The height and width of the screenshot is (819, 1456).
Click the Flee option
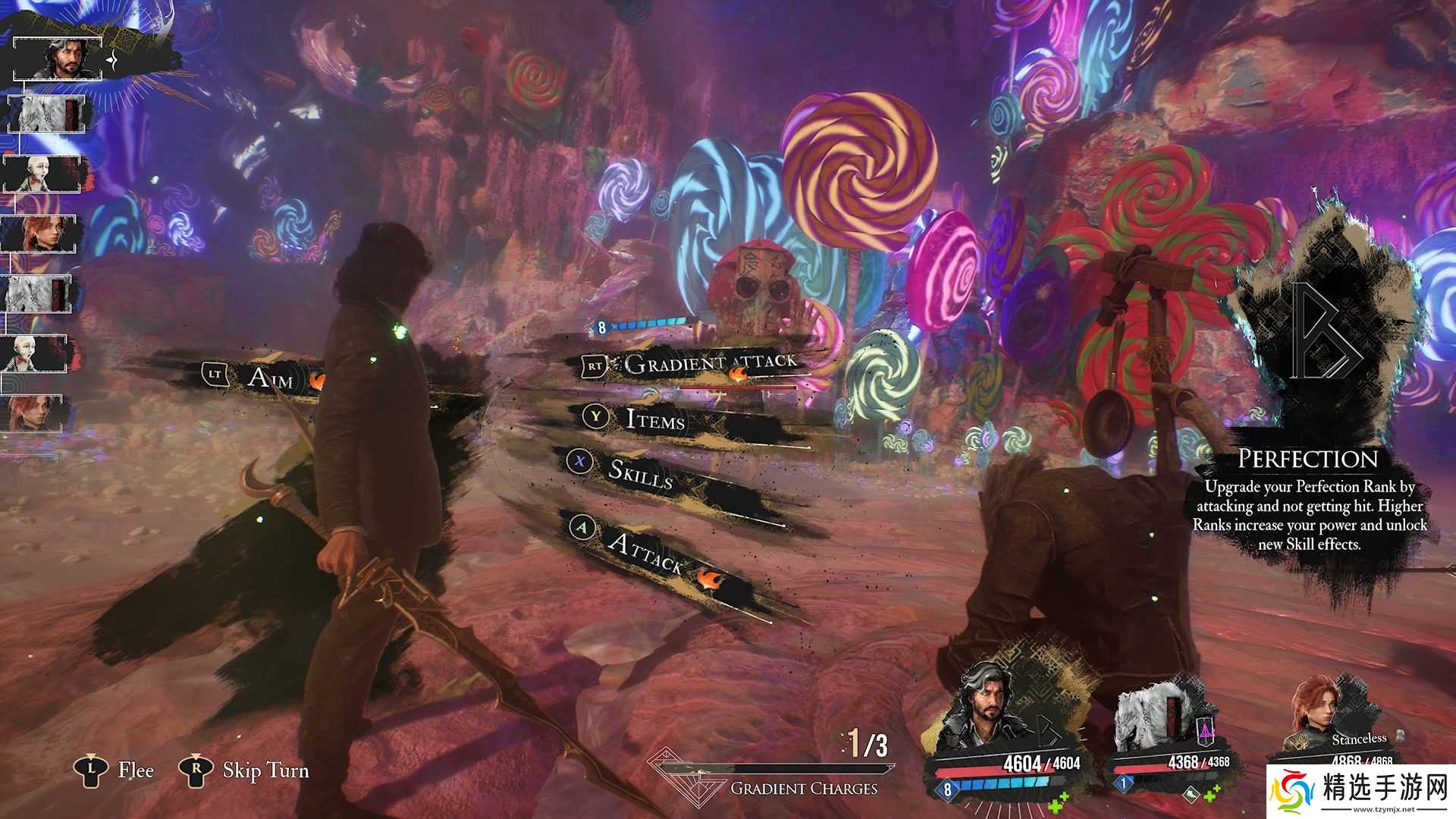point(135,770)
